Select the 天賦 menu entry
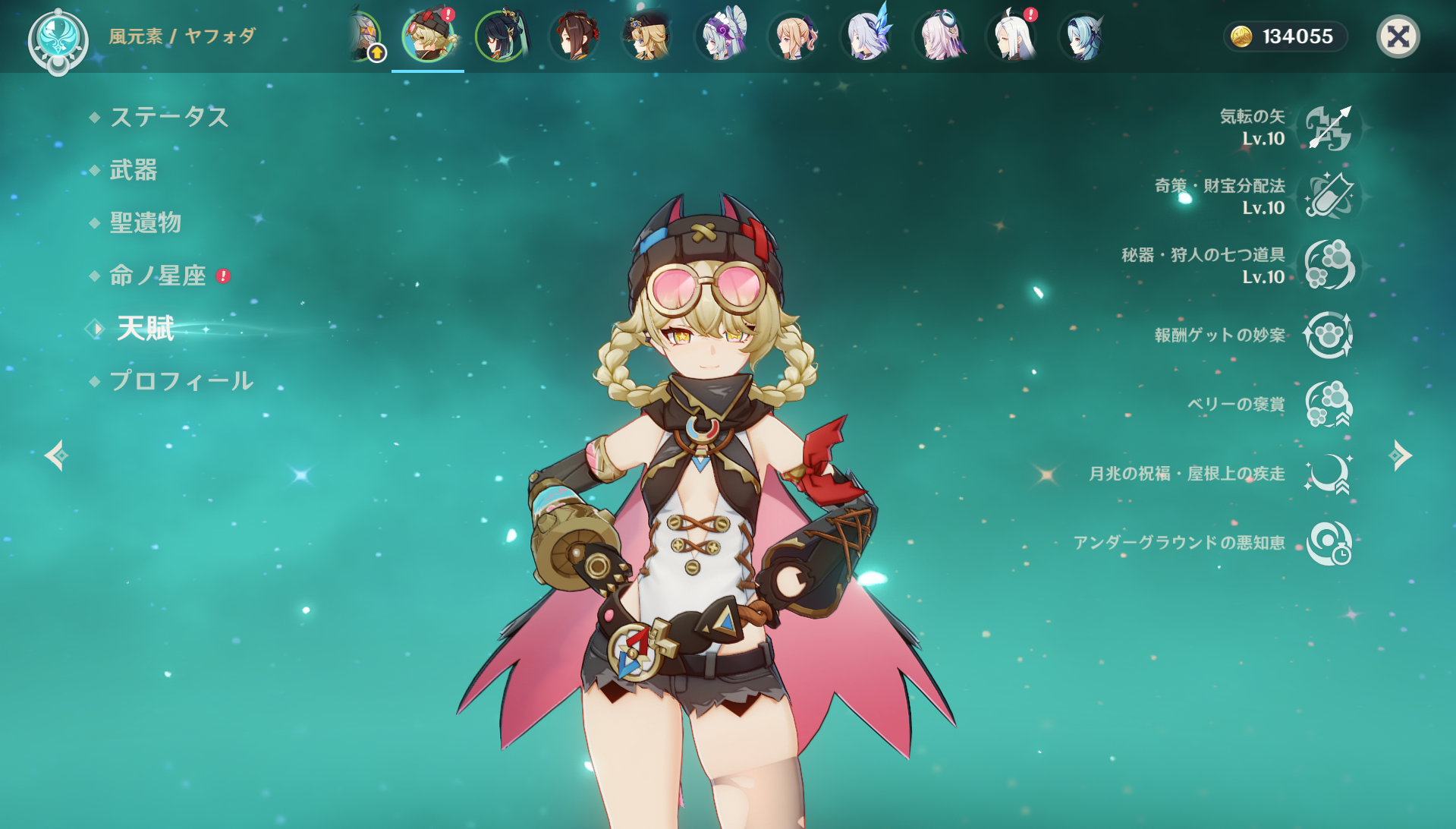 click(146, 329)
